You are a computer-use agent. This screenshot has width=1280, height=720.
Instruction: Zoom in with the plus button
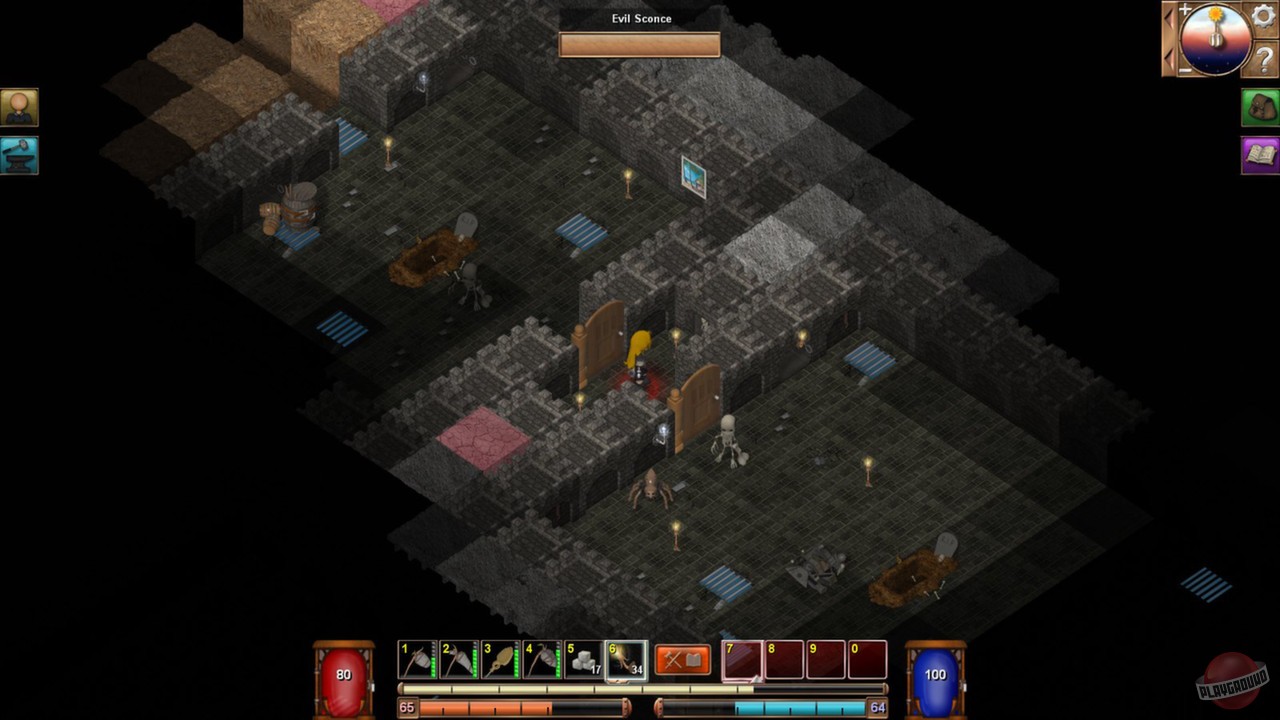point(1184,10)
